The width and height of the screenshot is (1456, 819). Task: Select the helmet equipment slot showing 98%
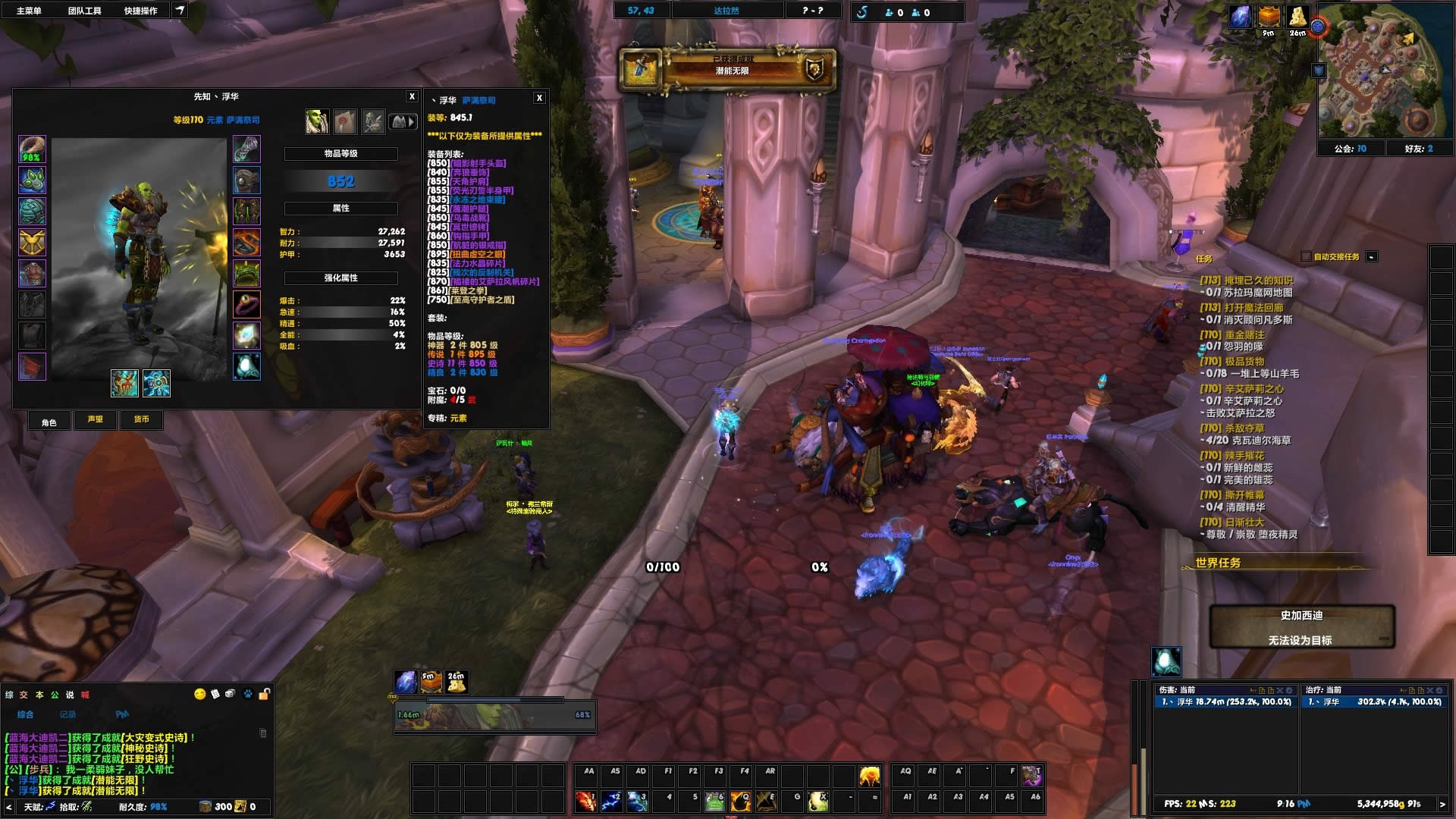32,149
